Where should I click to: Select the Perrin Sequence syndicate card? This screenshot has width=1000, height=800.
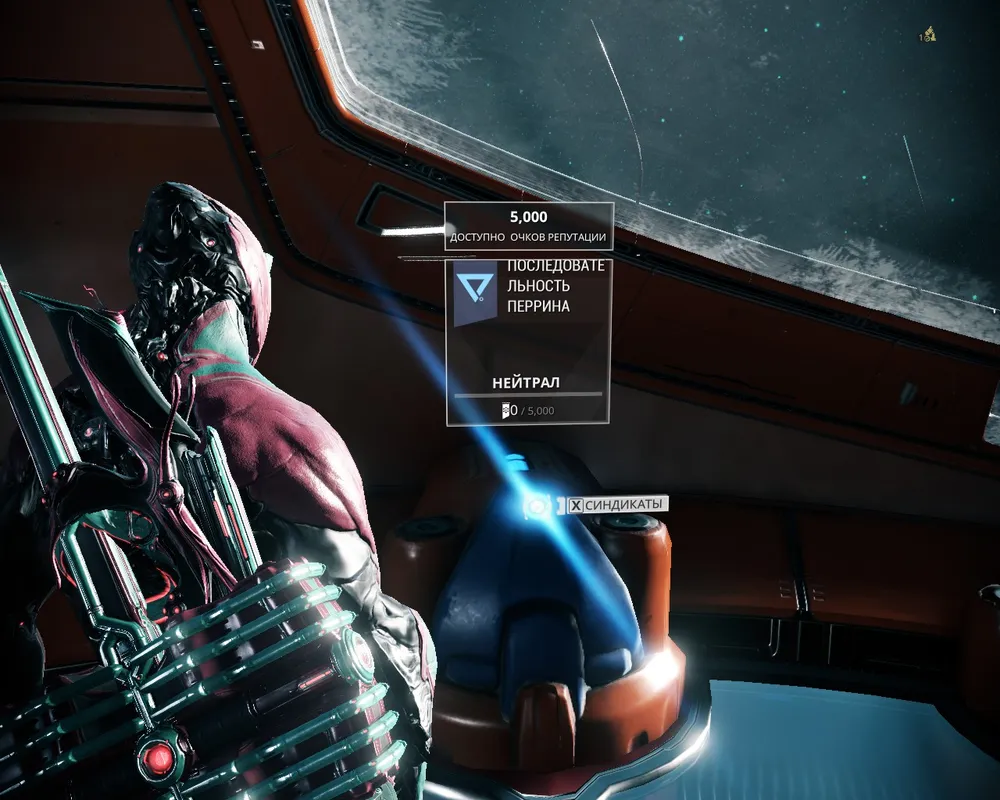coord(529,340)
